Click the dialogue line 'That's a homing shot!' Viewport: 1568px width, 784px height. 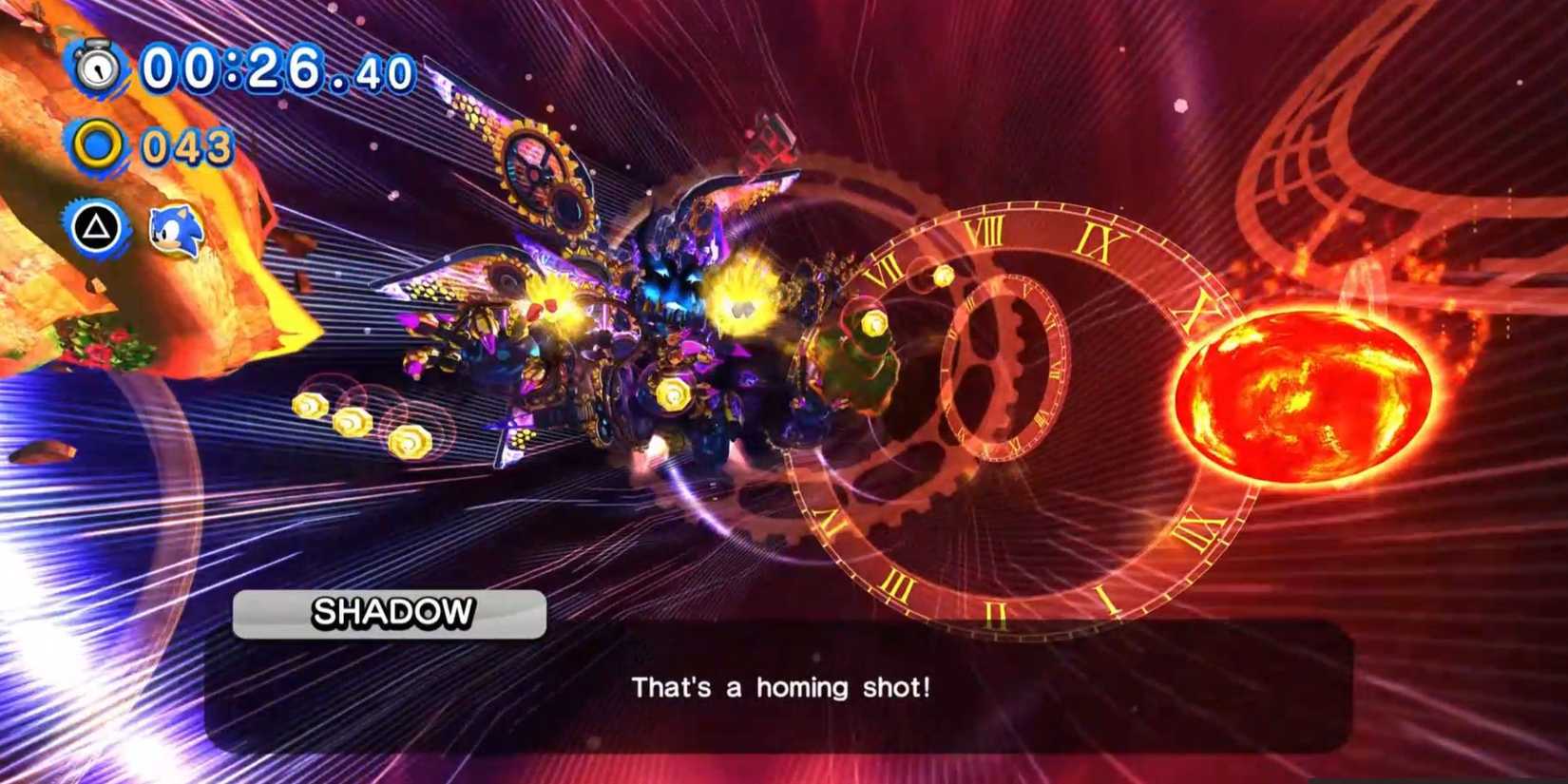click(x=781, y=686)
